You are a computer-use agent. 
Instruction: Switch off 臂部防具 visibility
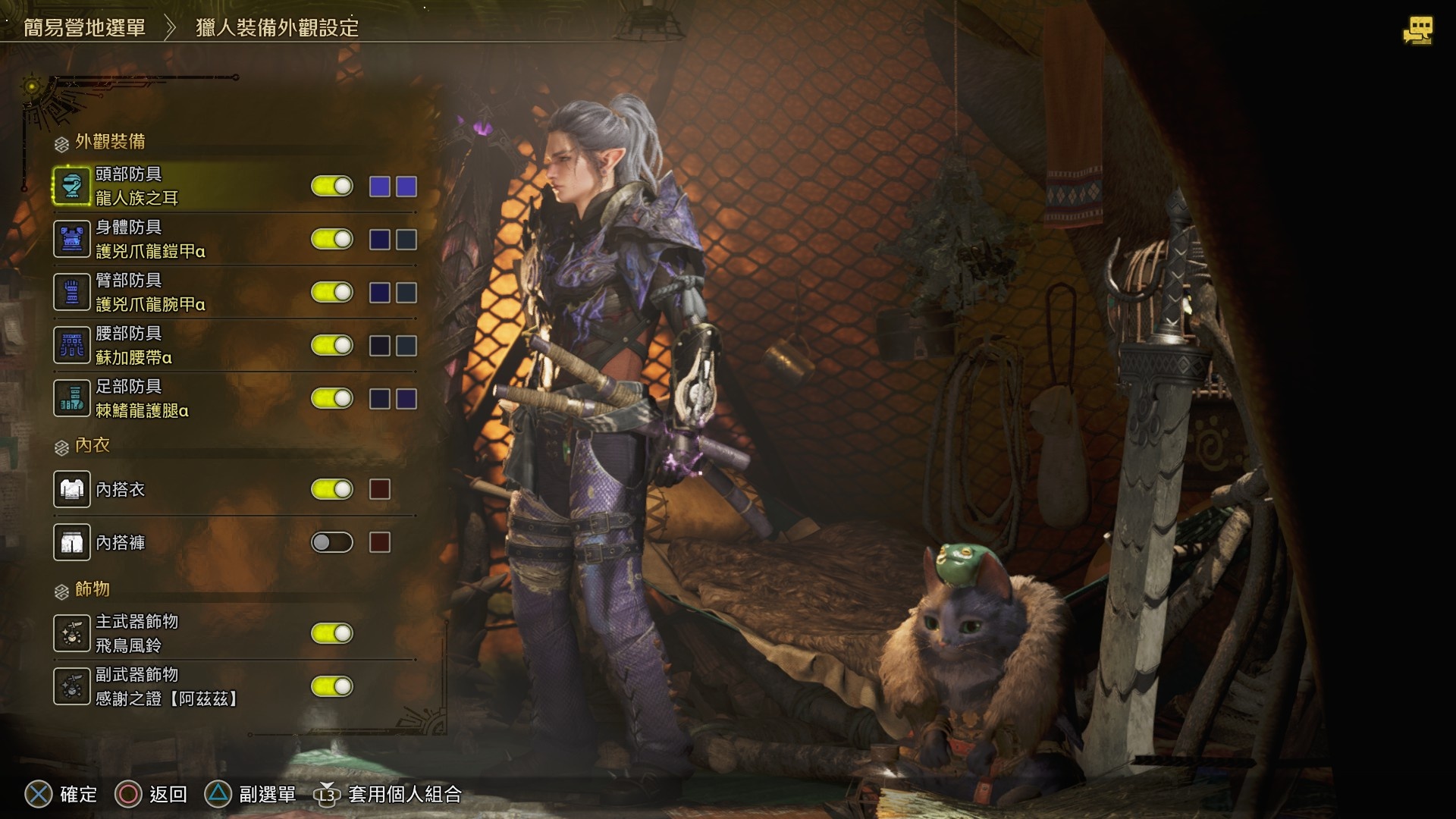pos(332,293)
